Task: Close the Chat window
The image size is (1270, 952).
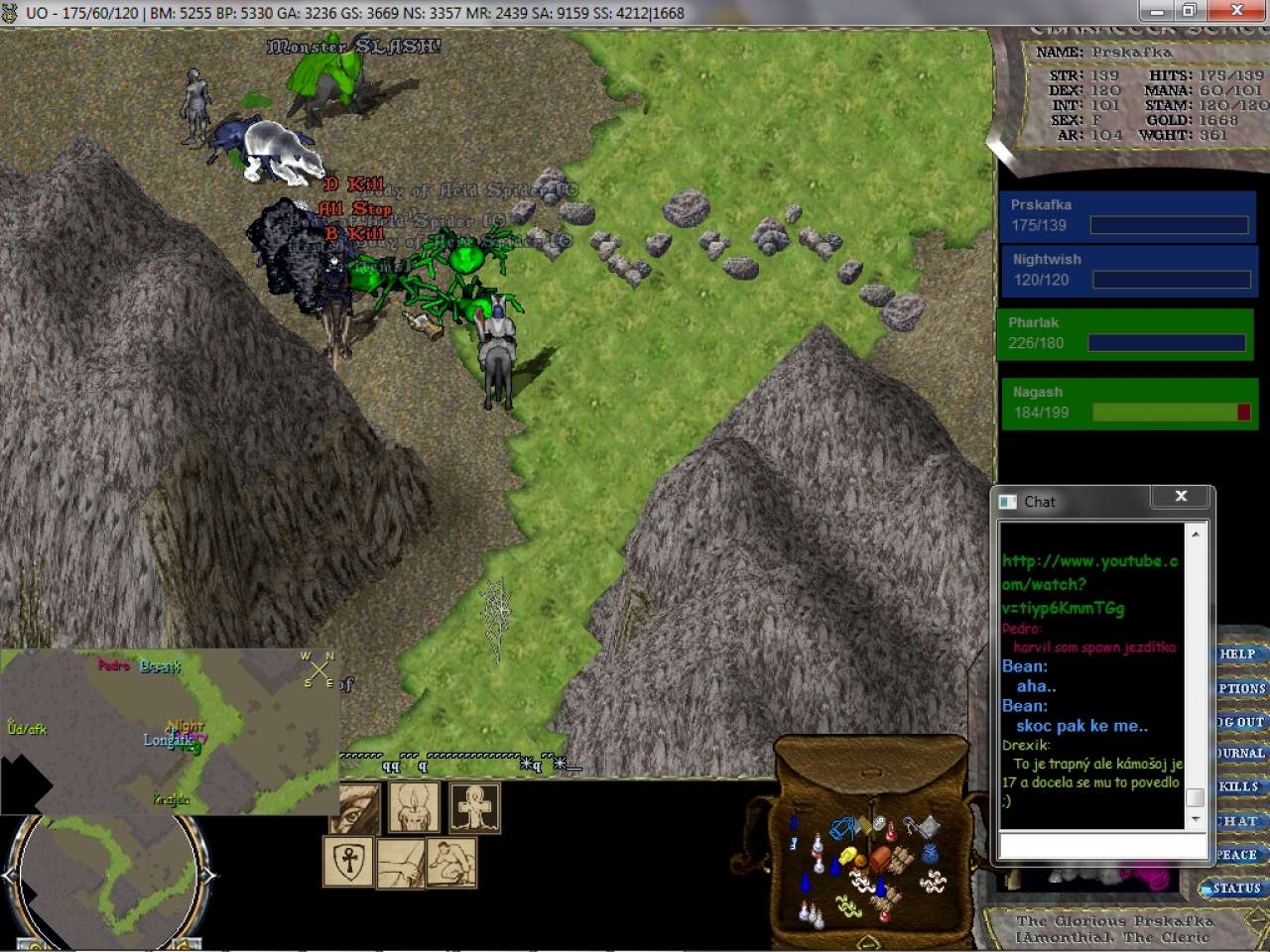Action: (x=1181, y=497)
